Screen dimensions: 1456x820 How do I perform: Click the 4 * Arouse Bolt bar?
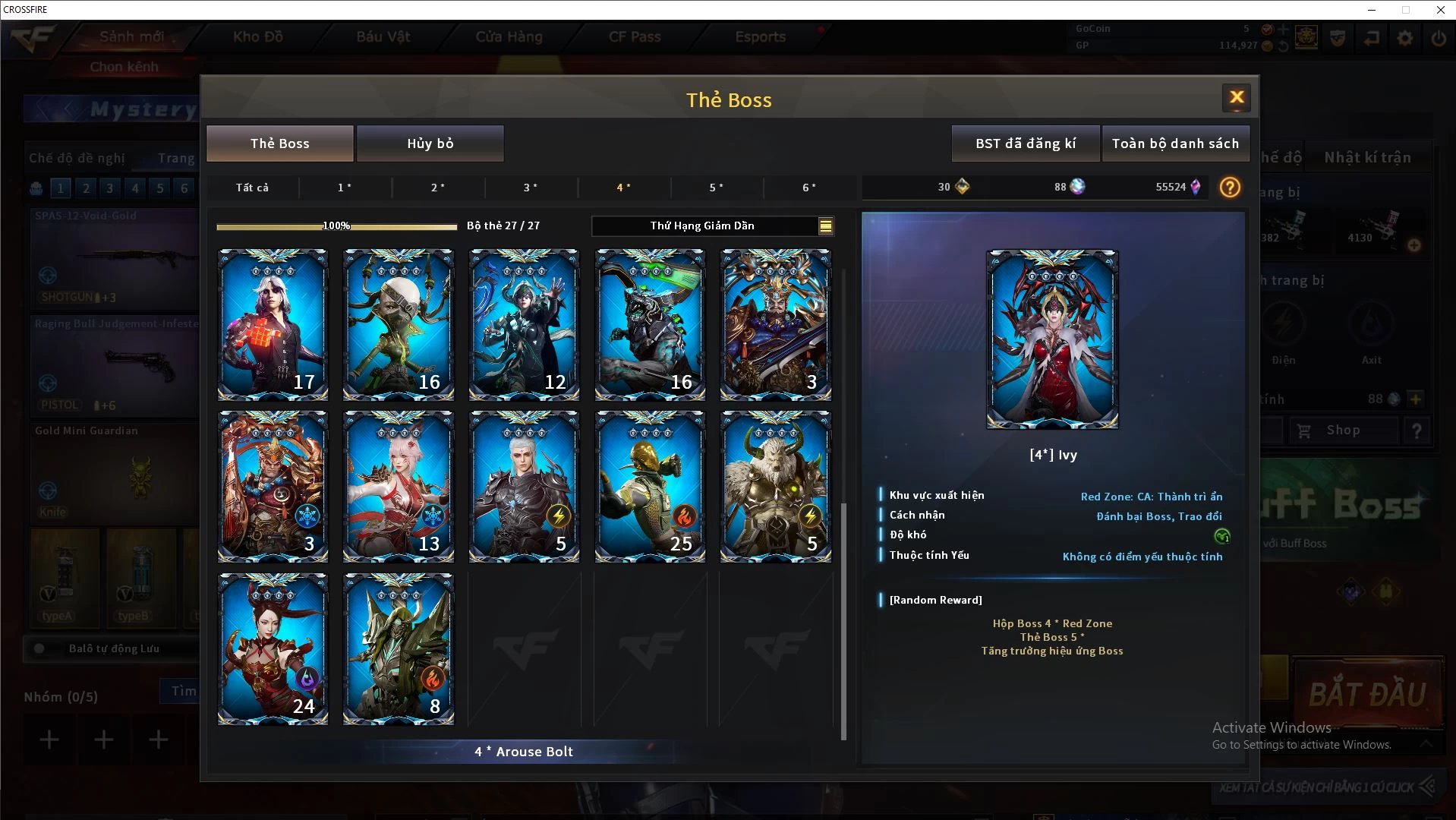pyautogui.click(x=524, y=752)
